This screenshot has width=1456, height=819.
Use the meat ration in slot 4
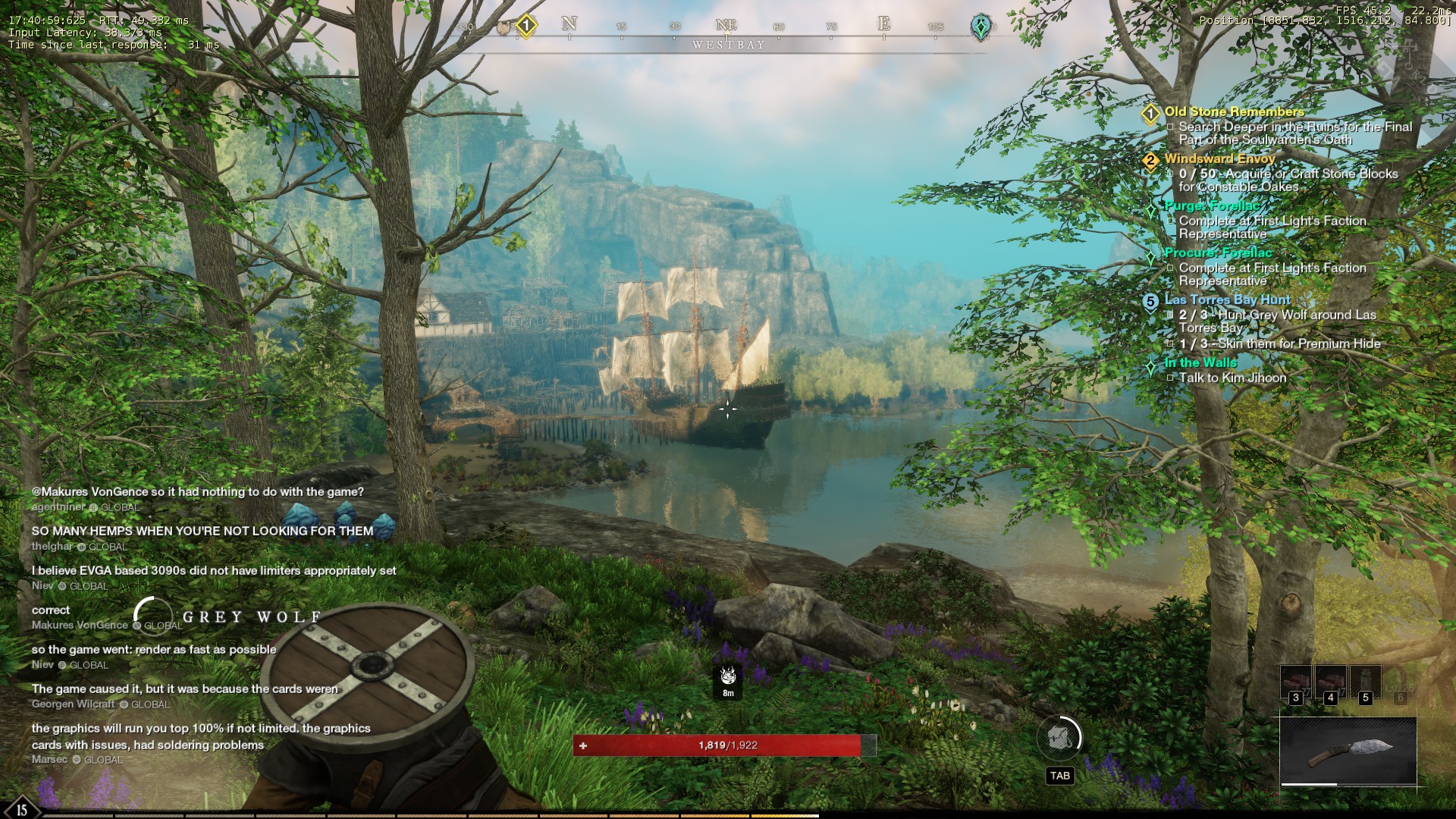[1330, 682]
